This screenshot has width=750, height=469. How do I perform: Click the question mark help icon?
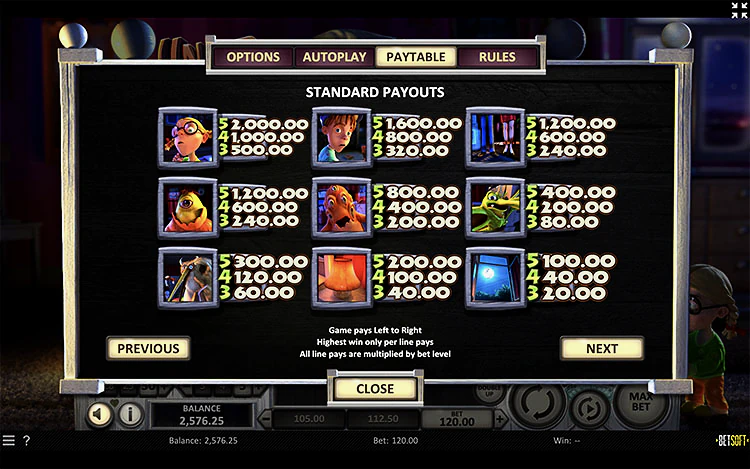(x=26, y=440)
